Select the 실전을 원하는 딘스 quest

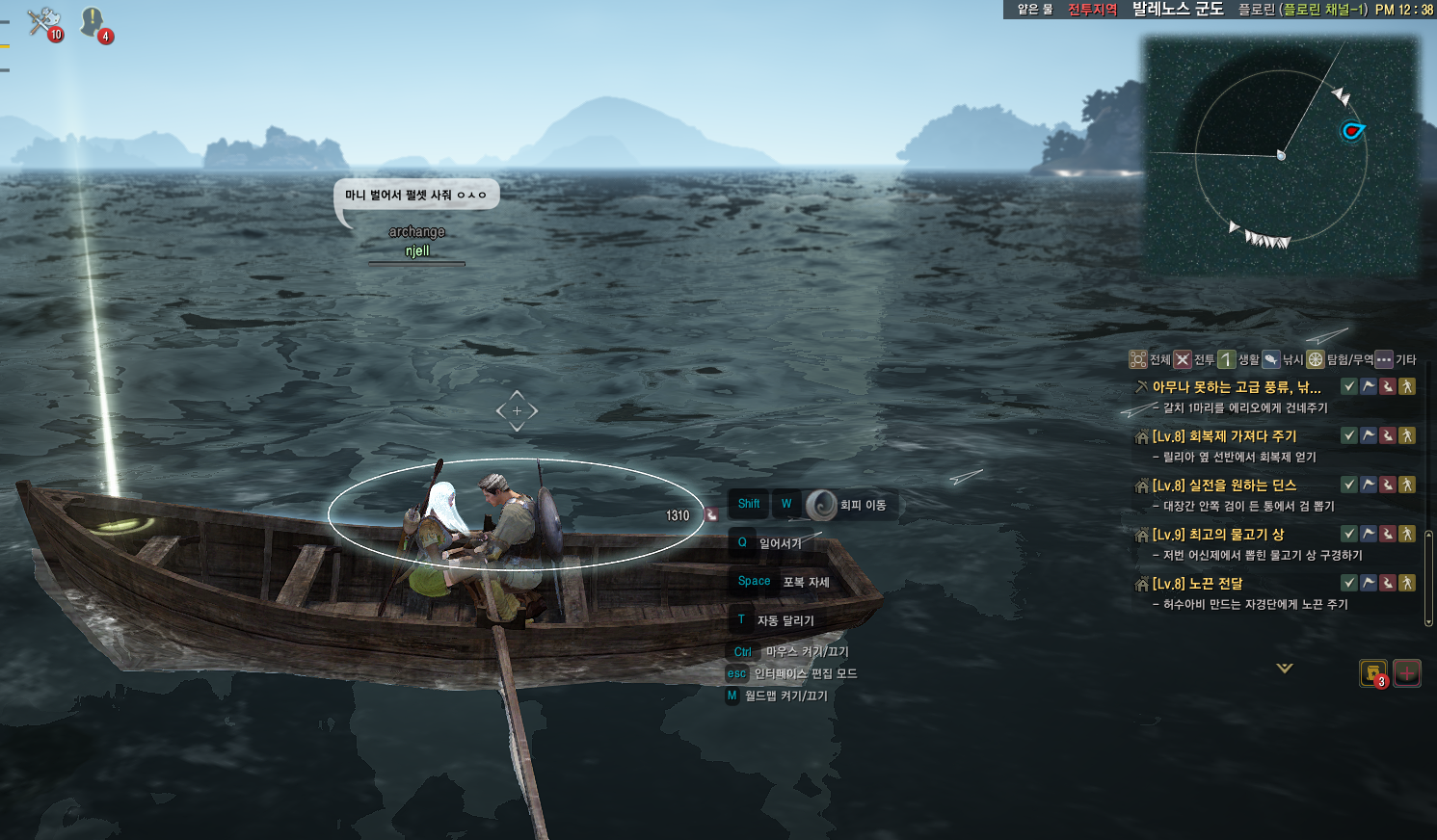1224,486
